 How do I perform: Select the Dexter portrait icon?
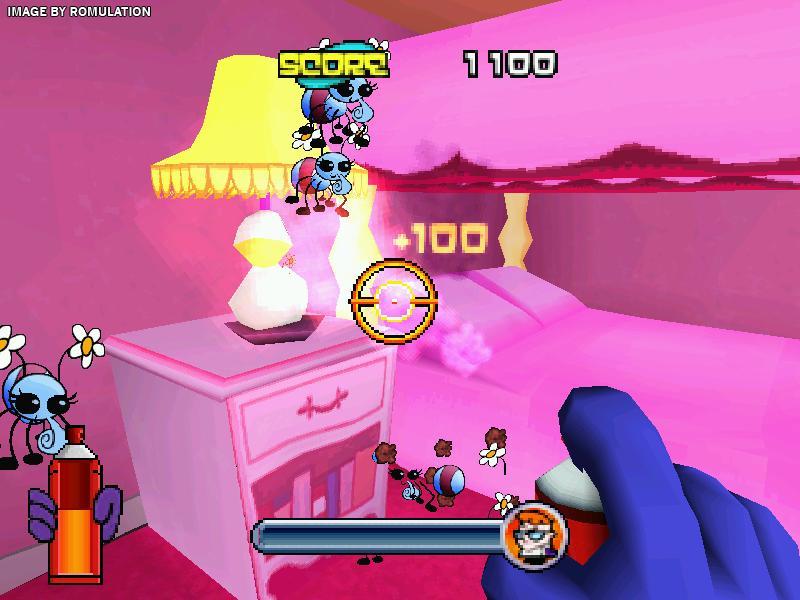click(531, 533)
